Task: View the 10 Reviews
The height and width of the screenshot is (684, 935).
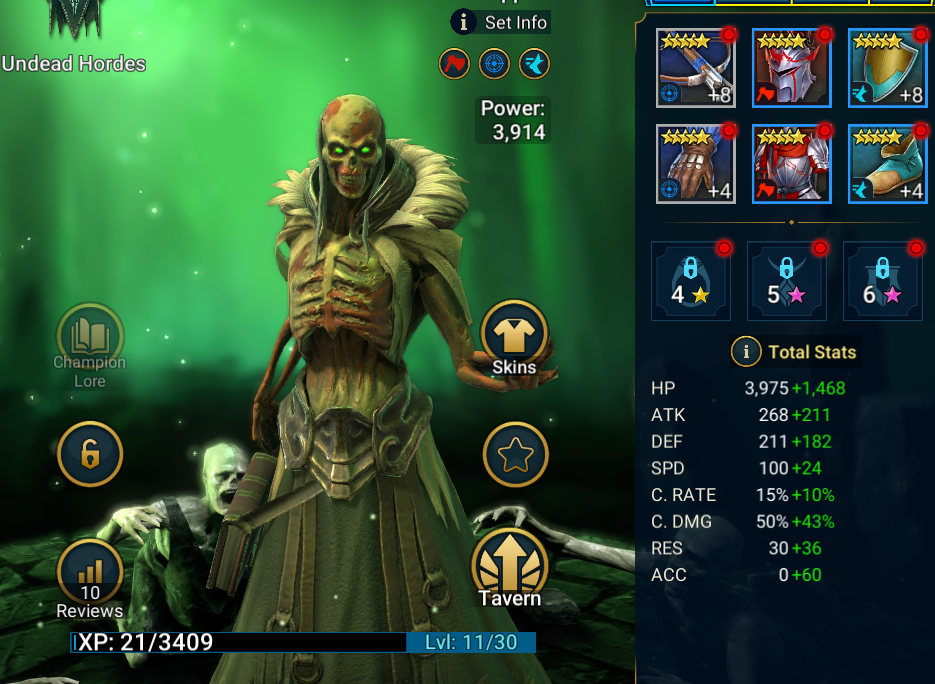Action: [x=90, y=577]
